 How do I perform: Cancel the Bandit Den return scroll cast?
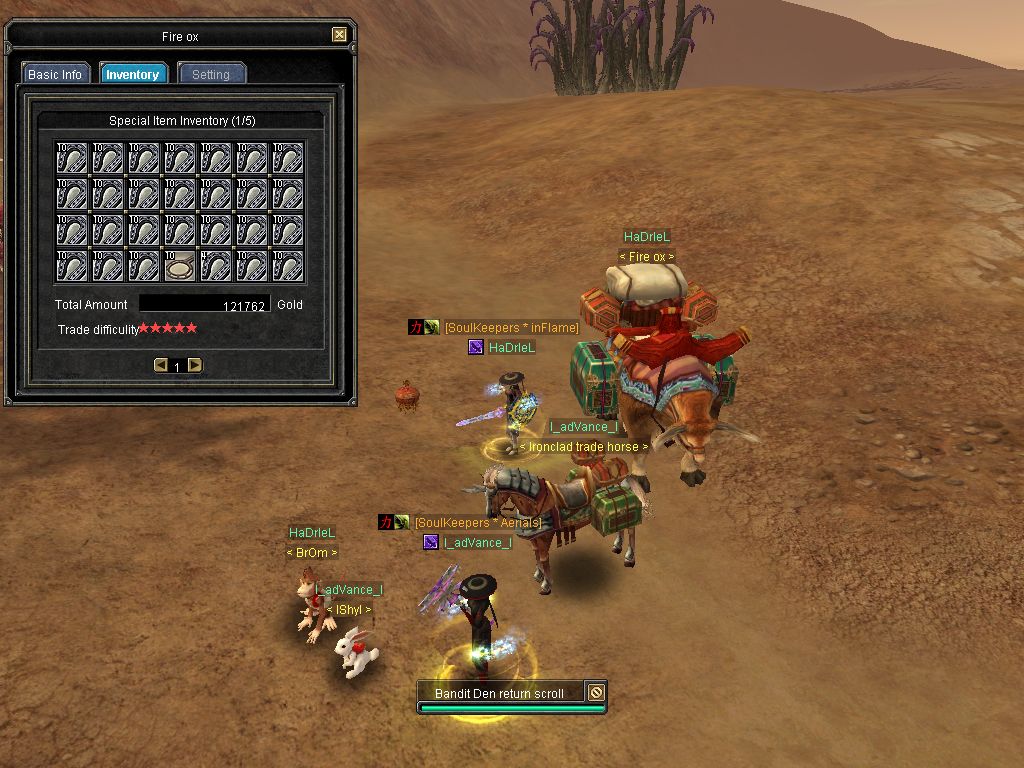(596, 692)
